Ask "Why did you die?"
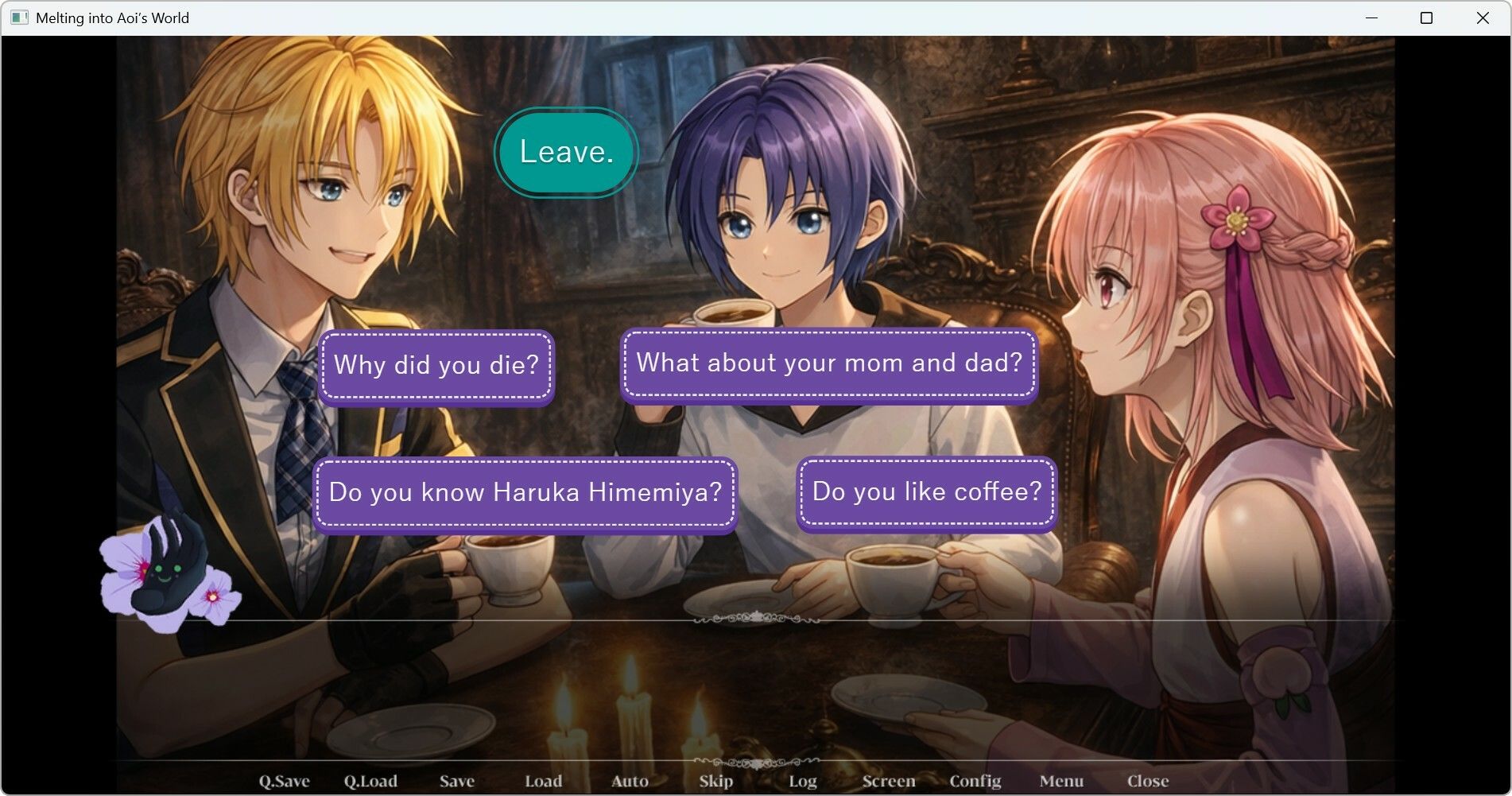The width and height of the screenshot is (1512, 796). tap(436, 365)
